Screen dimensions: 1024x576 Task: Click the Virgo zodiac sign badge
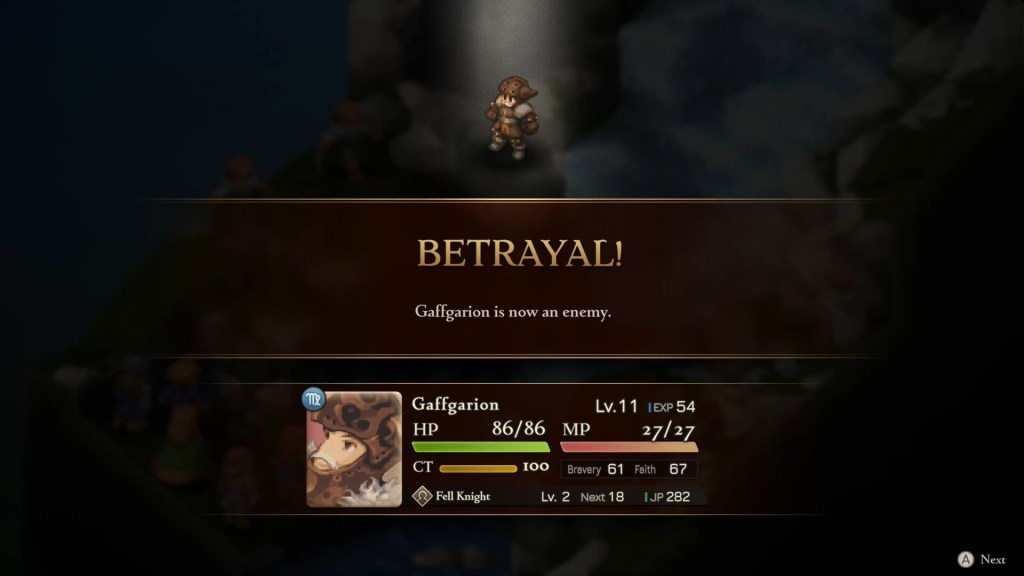pyautogui.click(x=314, y=399)
